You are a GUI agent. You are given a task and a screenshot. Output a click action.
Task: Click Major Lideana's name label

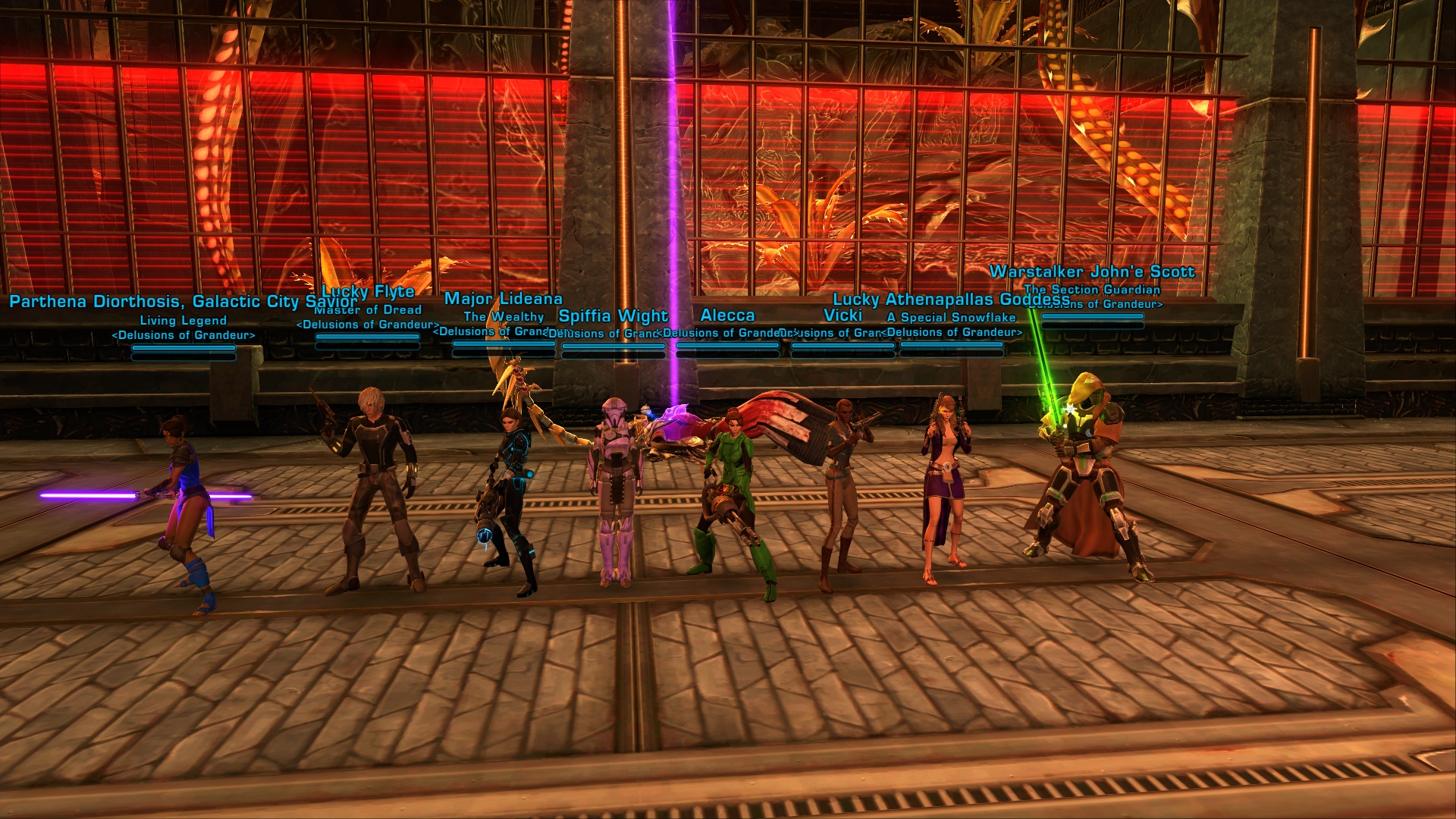(503, 299)
